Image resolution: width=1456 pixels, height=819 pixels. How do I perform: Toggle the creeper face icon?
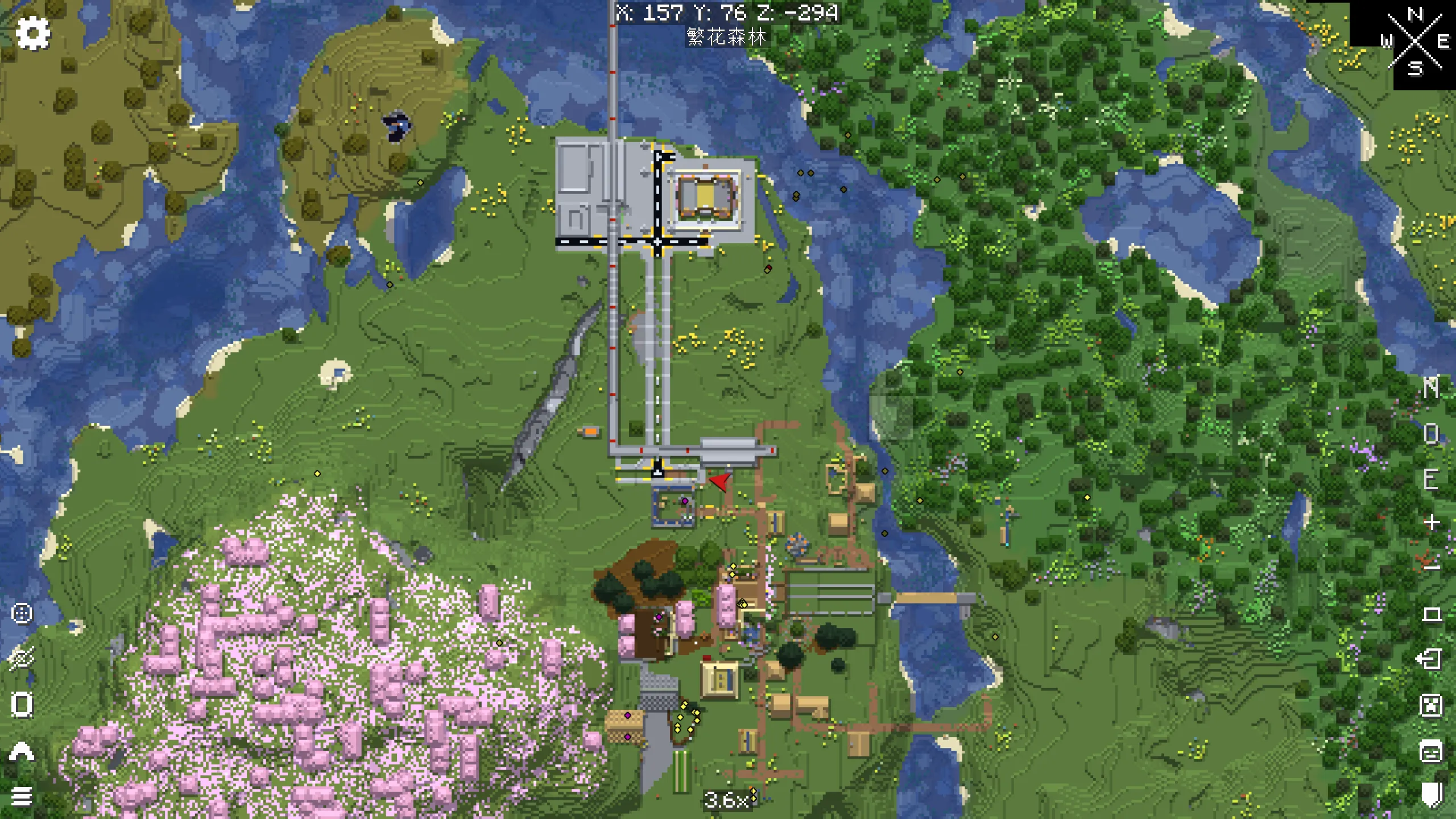pyautogui.click(x=1431, y=705)
